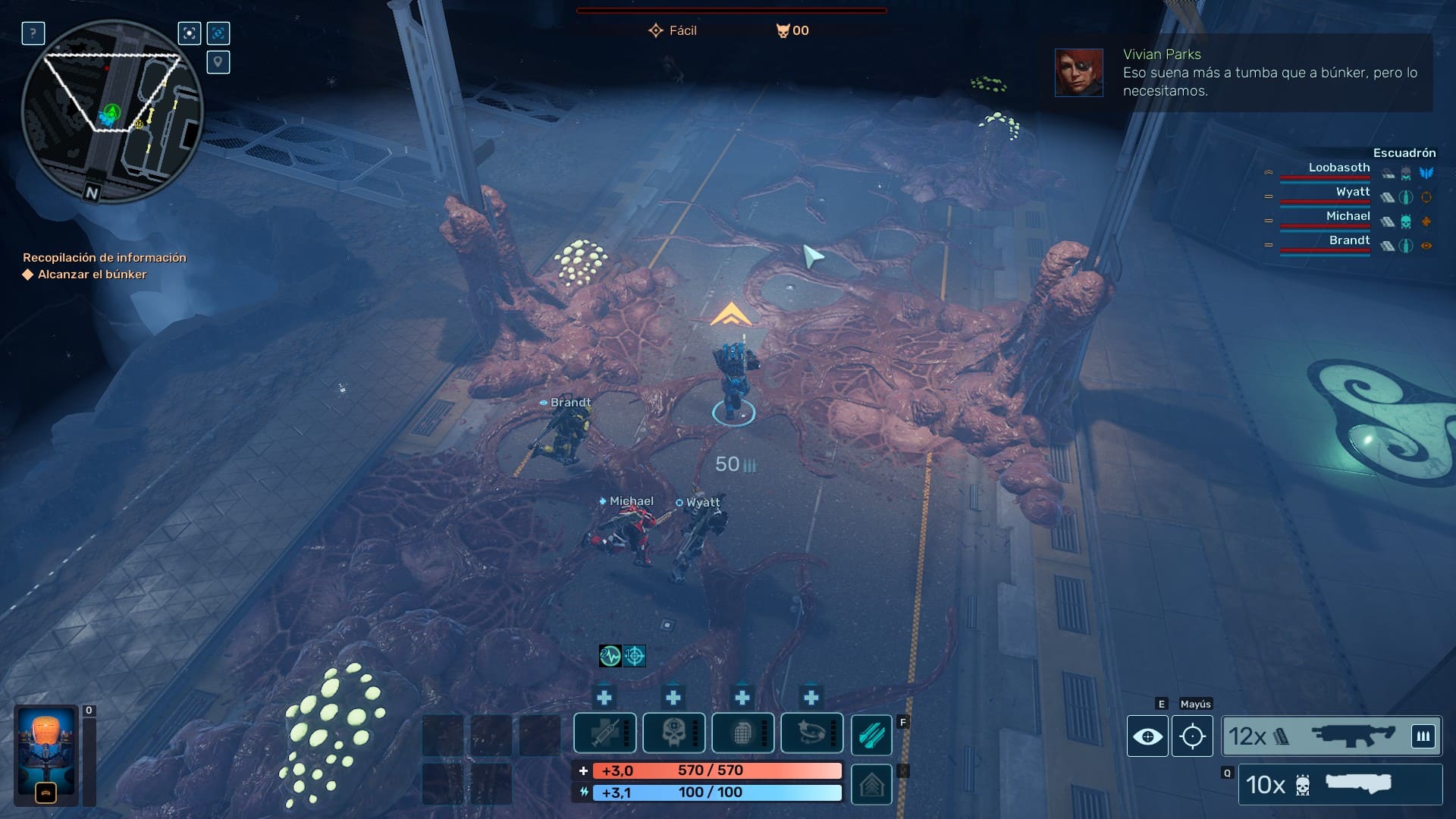Toggle the eye overwatch mode button

[1147, 736]
